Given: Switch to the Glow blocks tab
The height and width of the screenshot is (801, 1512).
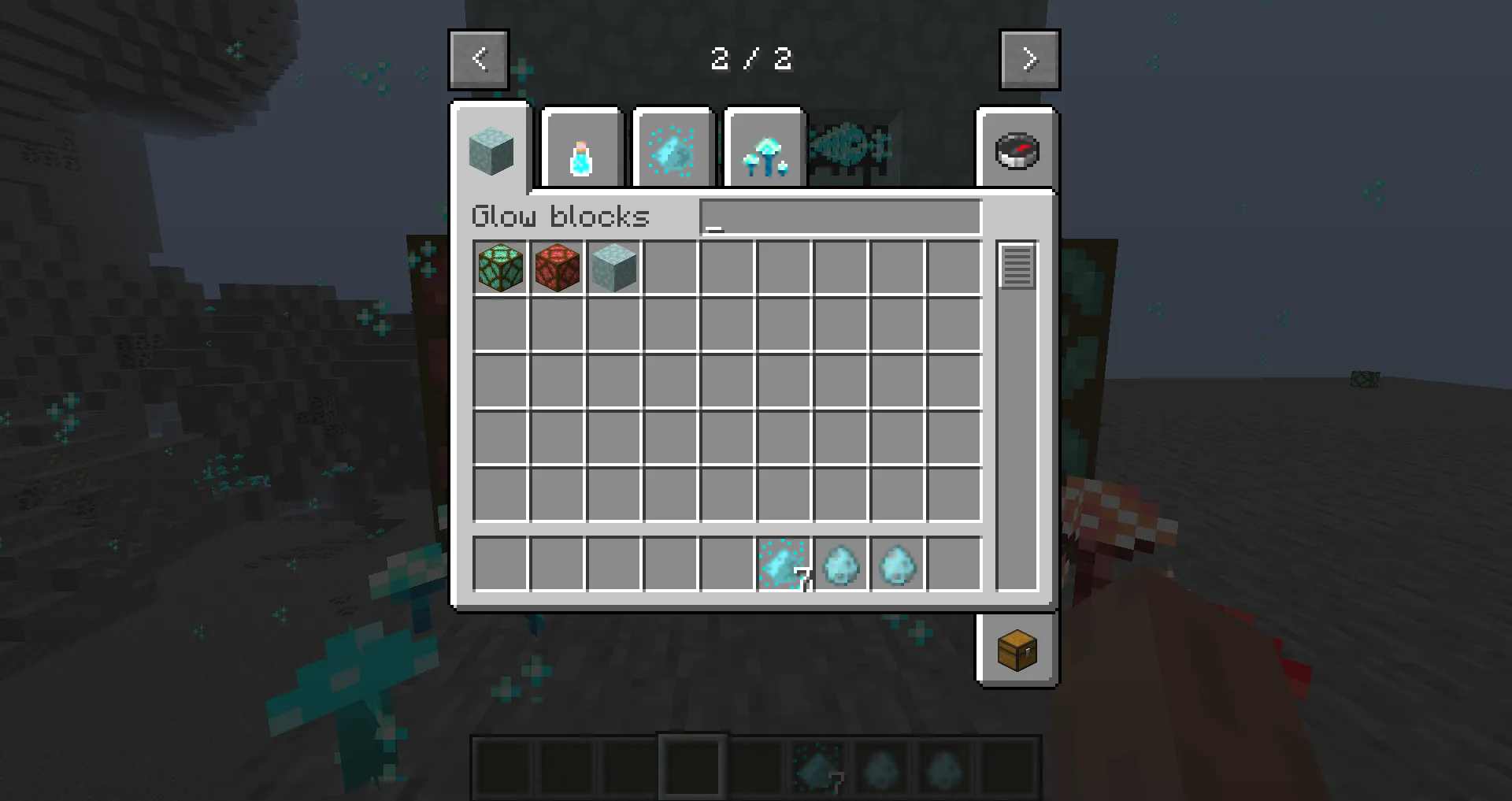Looking at the screenshot, I should pyautogui.click(x=491, y=150).
